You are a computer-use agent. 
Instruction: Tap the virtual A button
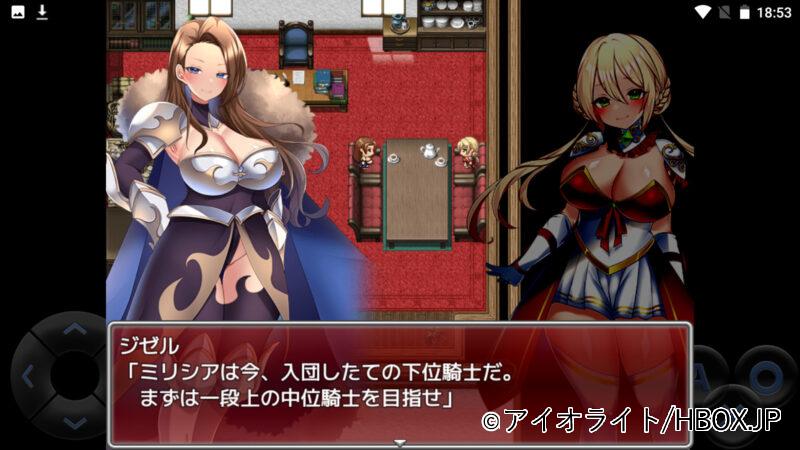click(707, 375)
